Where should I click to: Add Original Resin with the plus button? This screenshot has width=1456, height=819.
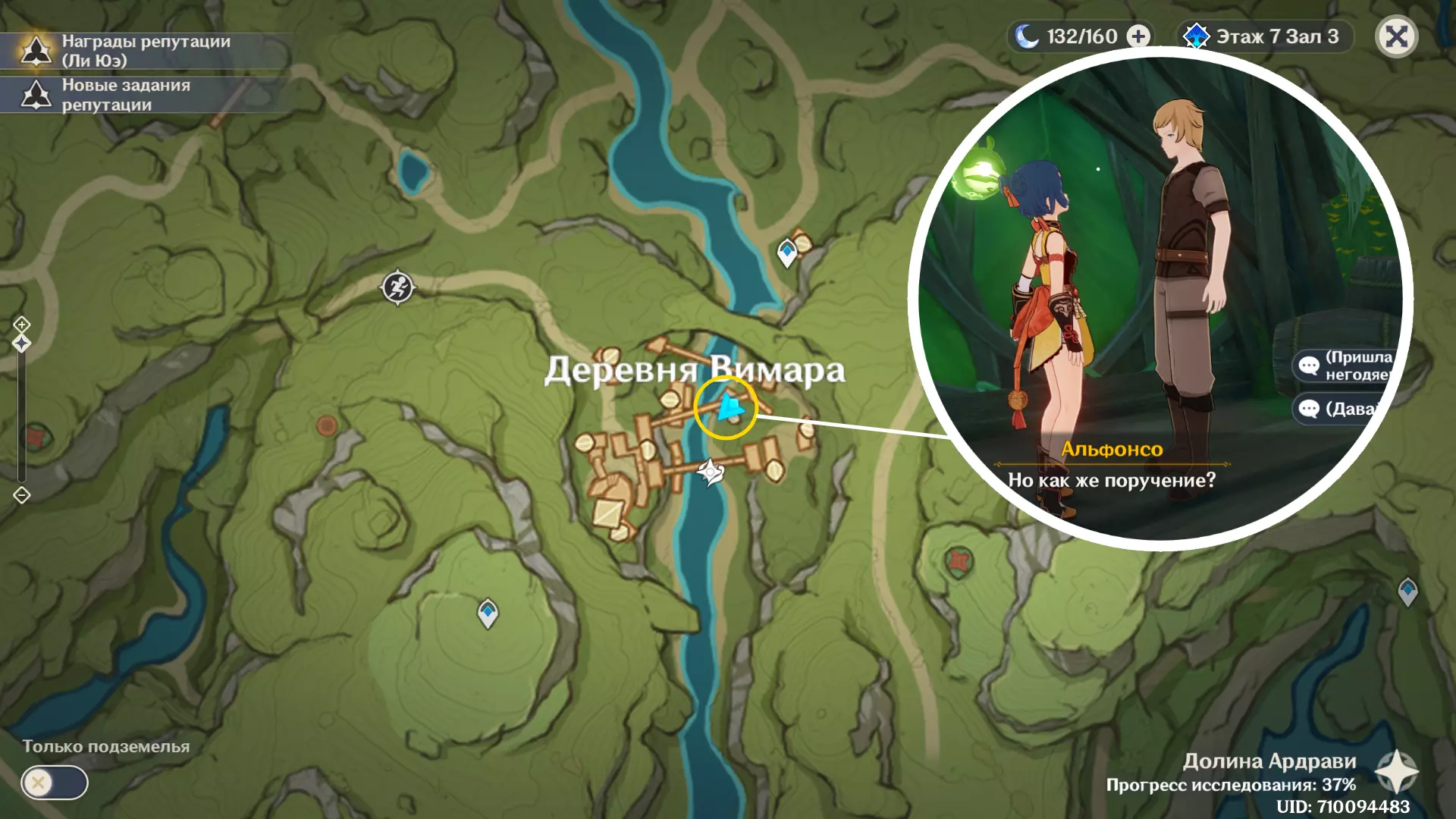(x=1138, y=36)
